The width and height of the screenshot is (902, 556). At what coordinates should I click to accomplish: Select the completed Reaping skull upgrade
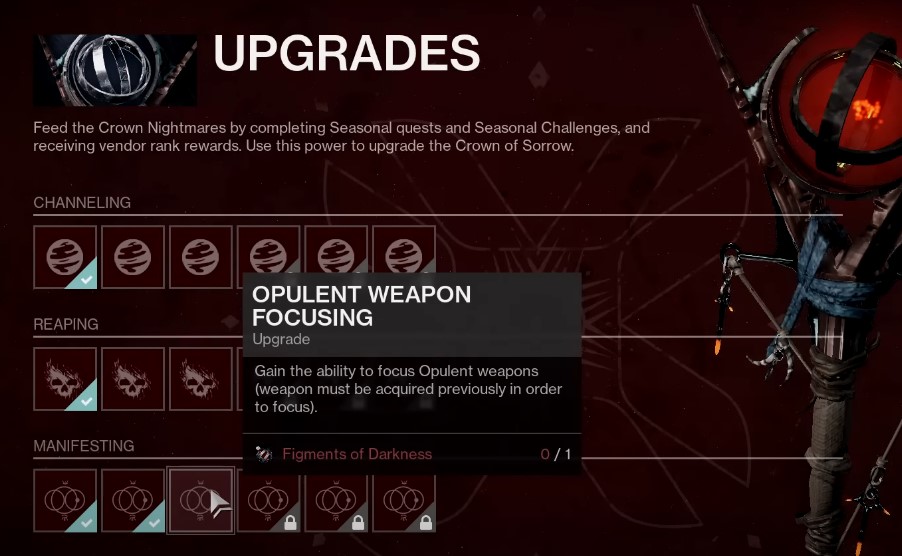click(x=65, y=379)
